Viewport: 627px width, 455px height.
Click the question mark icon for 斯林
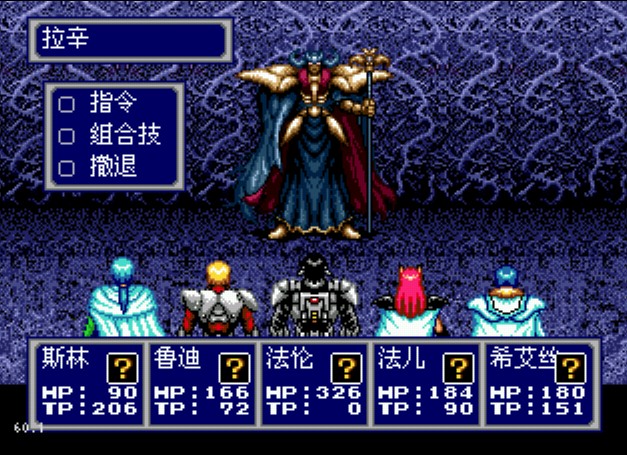123,367
